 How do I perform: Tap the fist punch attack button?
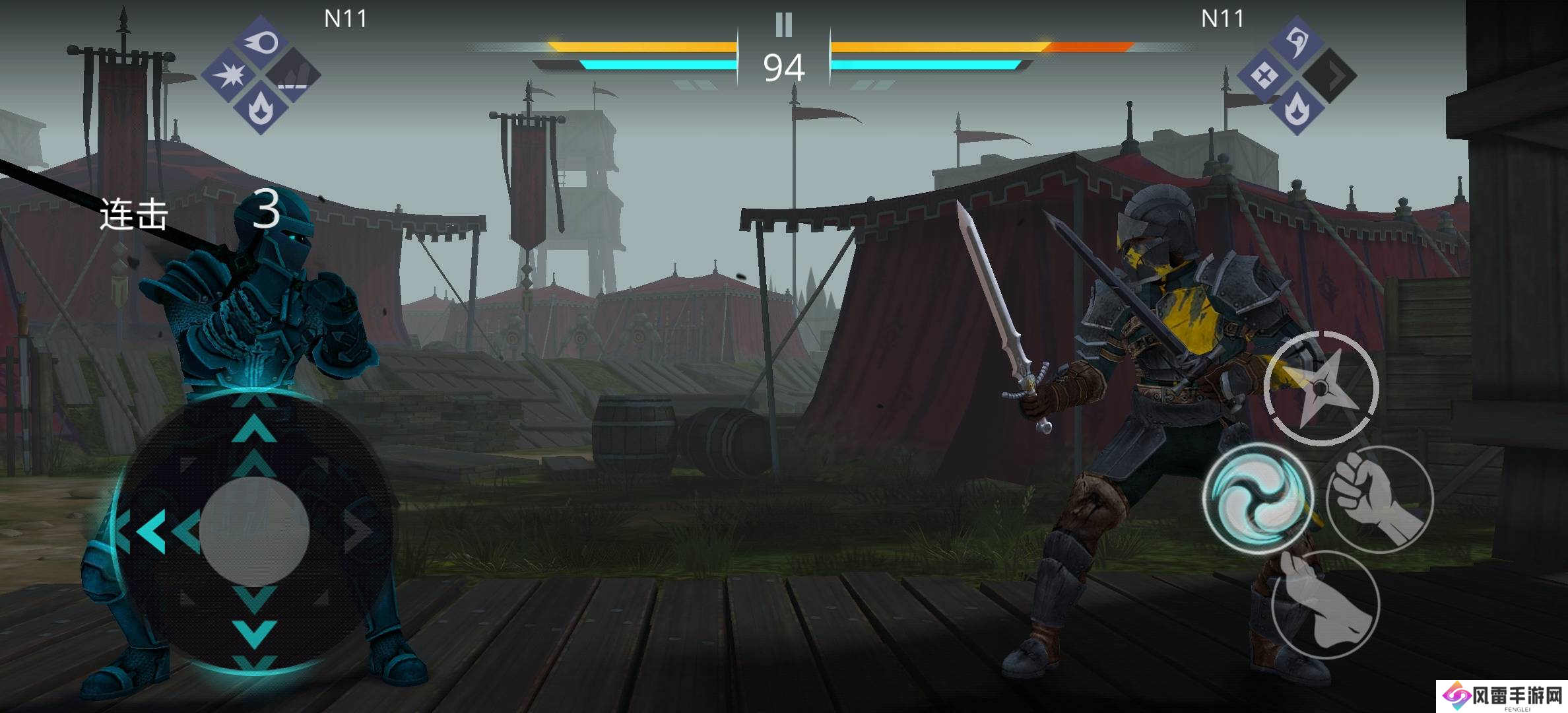tap(1379, 500)
